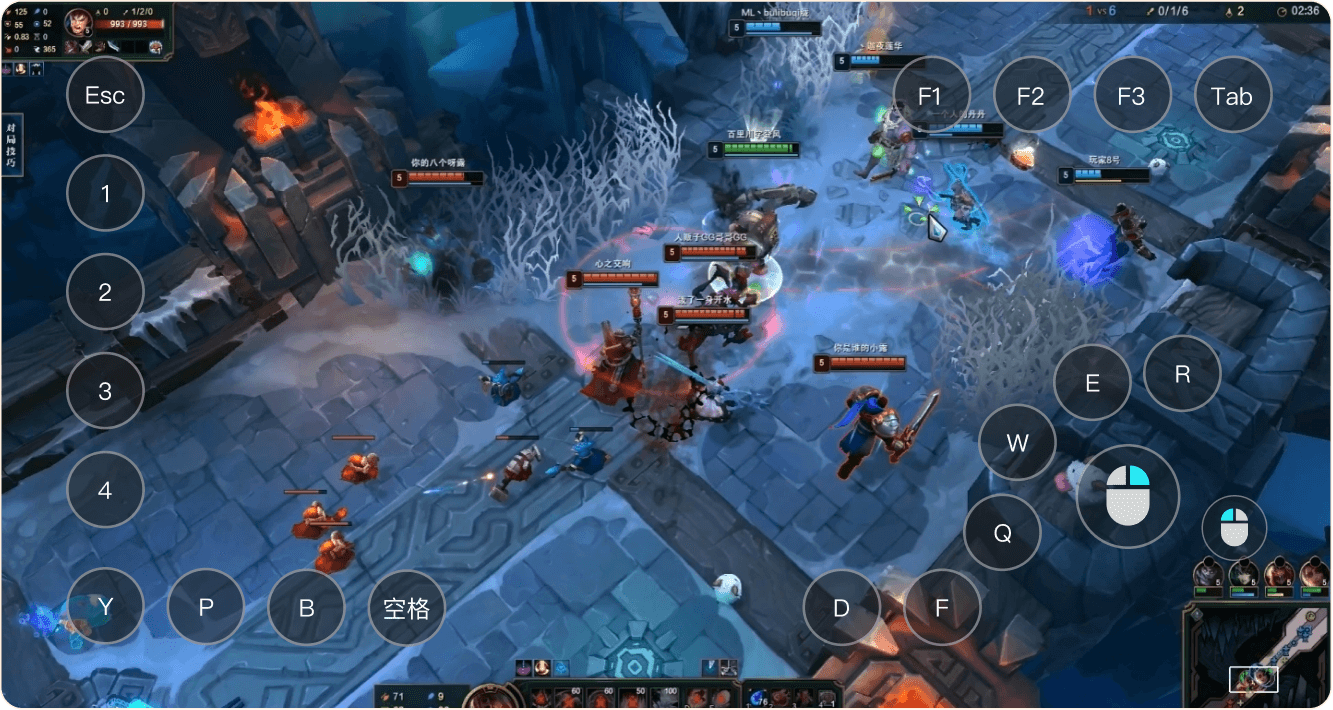Screen dimensions: 1333x710
Task: Open the 对局技巧 side tab
Action: click(x=11, y=147)
